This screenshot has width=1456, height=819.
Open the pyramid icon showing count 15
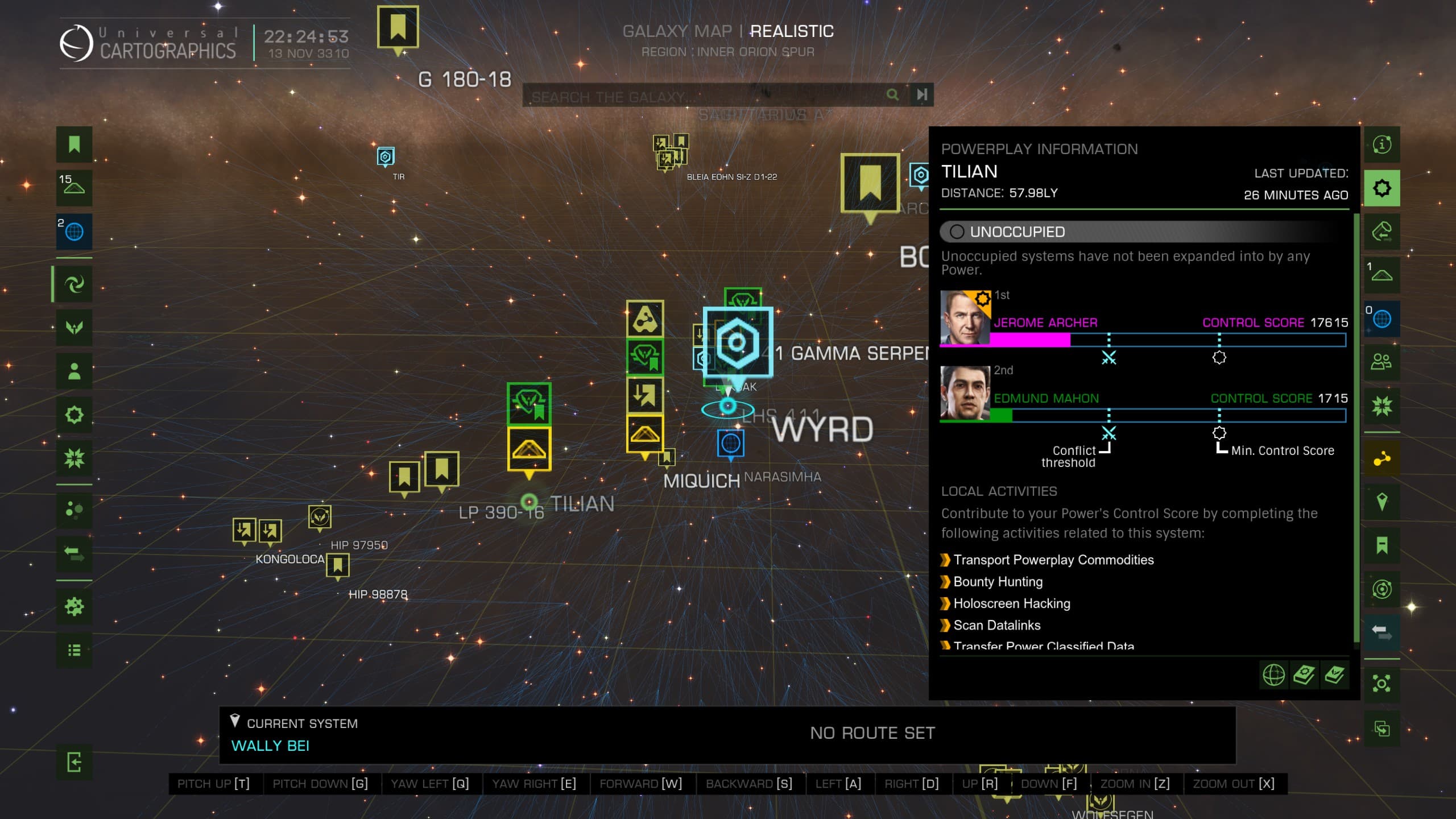[74, 186]
